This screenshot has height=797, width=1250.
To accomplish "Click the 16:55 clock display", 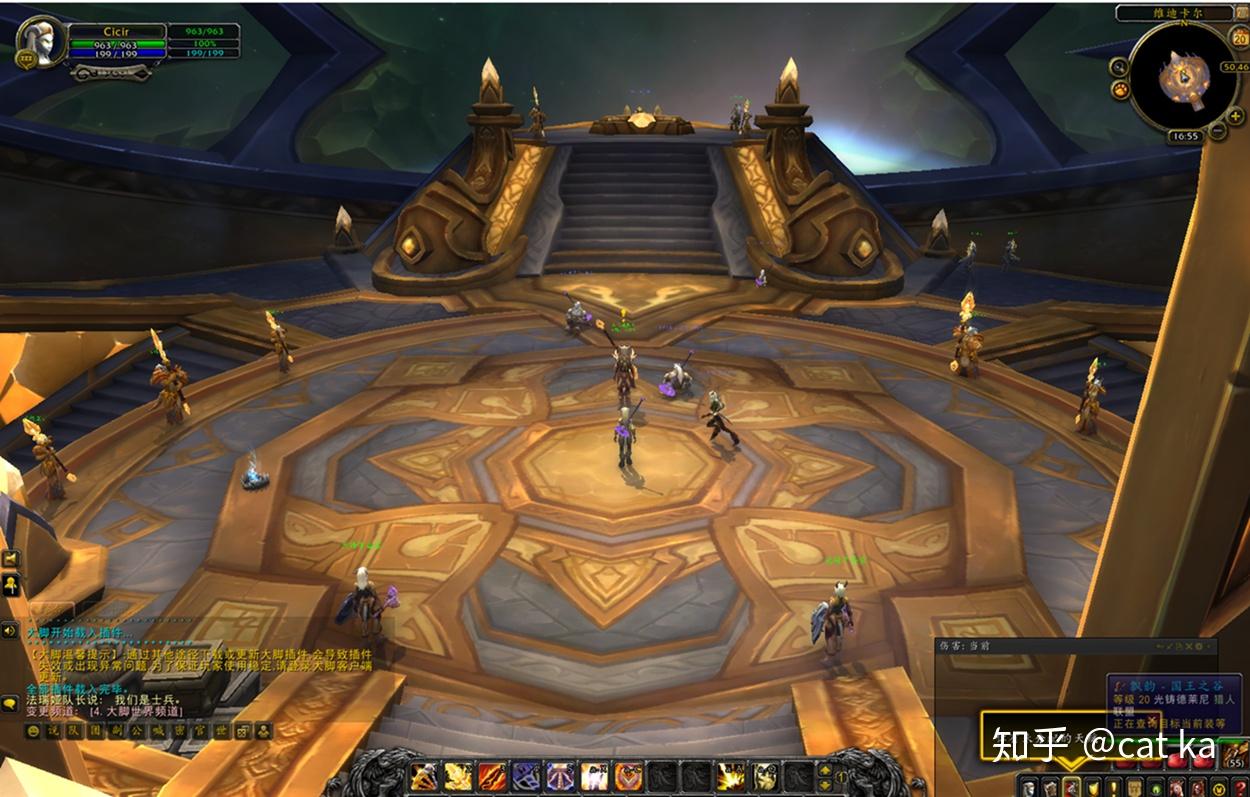I will point(1185,136).
